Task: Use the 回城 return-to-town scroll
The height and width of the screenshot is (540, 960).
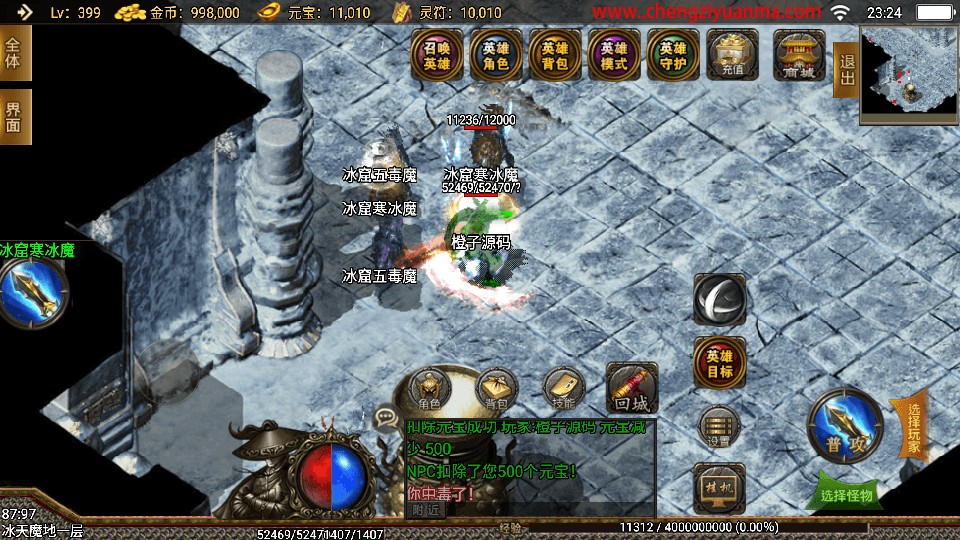Action: (632, 388)
